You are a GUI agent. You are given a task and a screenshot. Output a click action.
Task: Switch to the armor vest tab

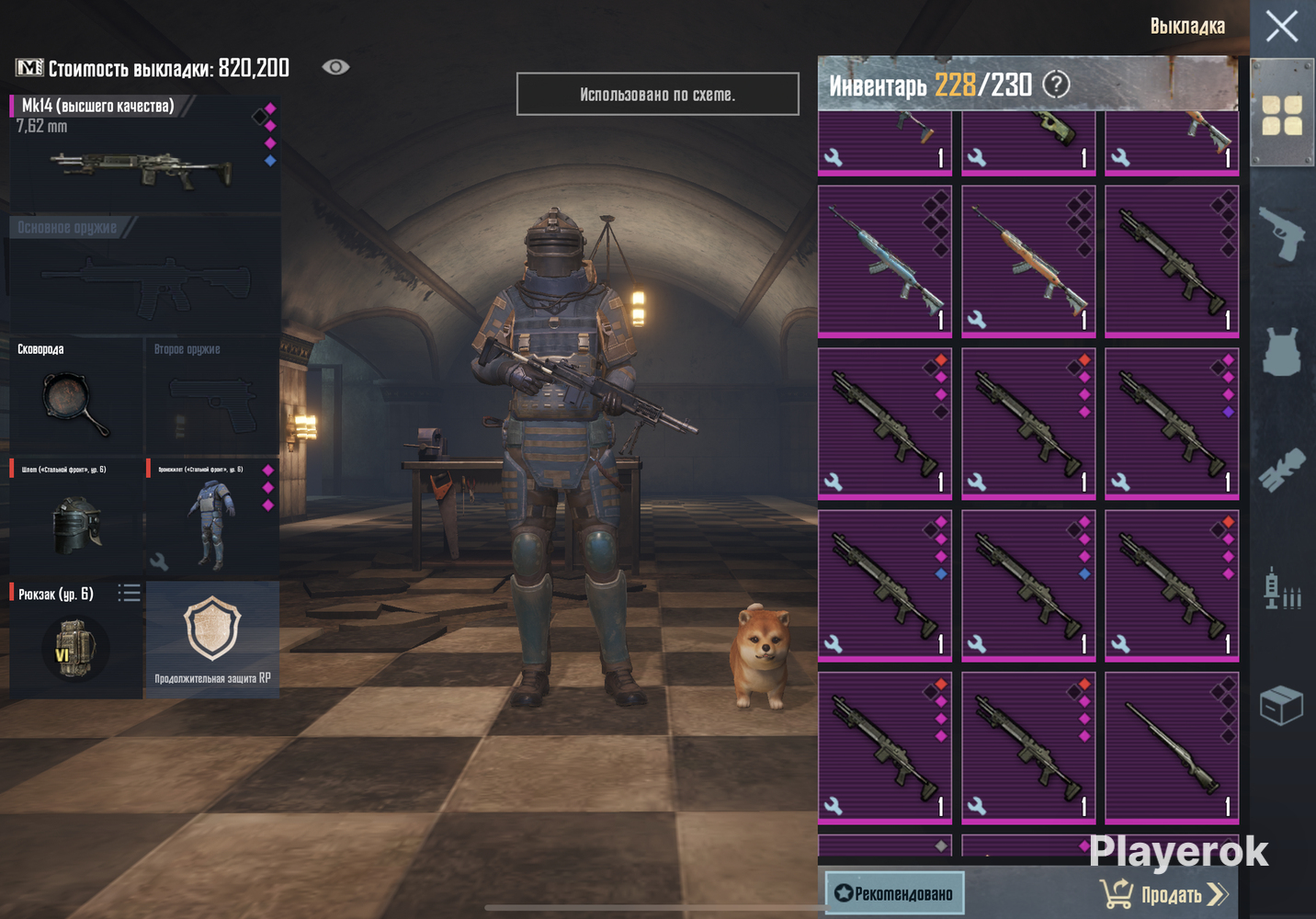(x=1281, y=351)
